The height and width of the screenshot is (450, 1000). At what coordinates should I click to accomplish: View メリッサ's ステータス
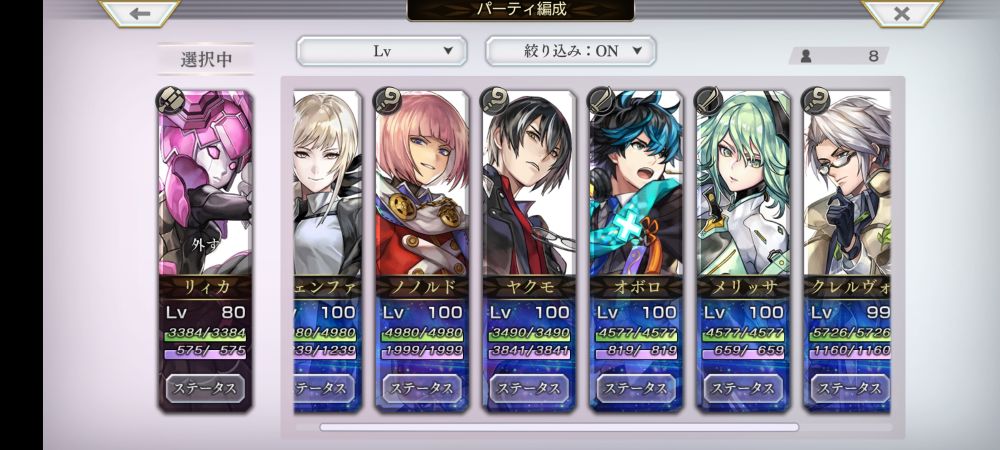coord(743,387)
